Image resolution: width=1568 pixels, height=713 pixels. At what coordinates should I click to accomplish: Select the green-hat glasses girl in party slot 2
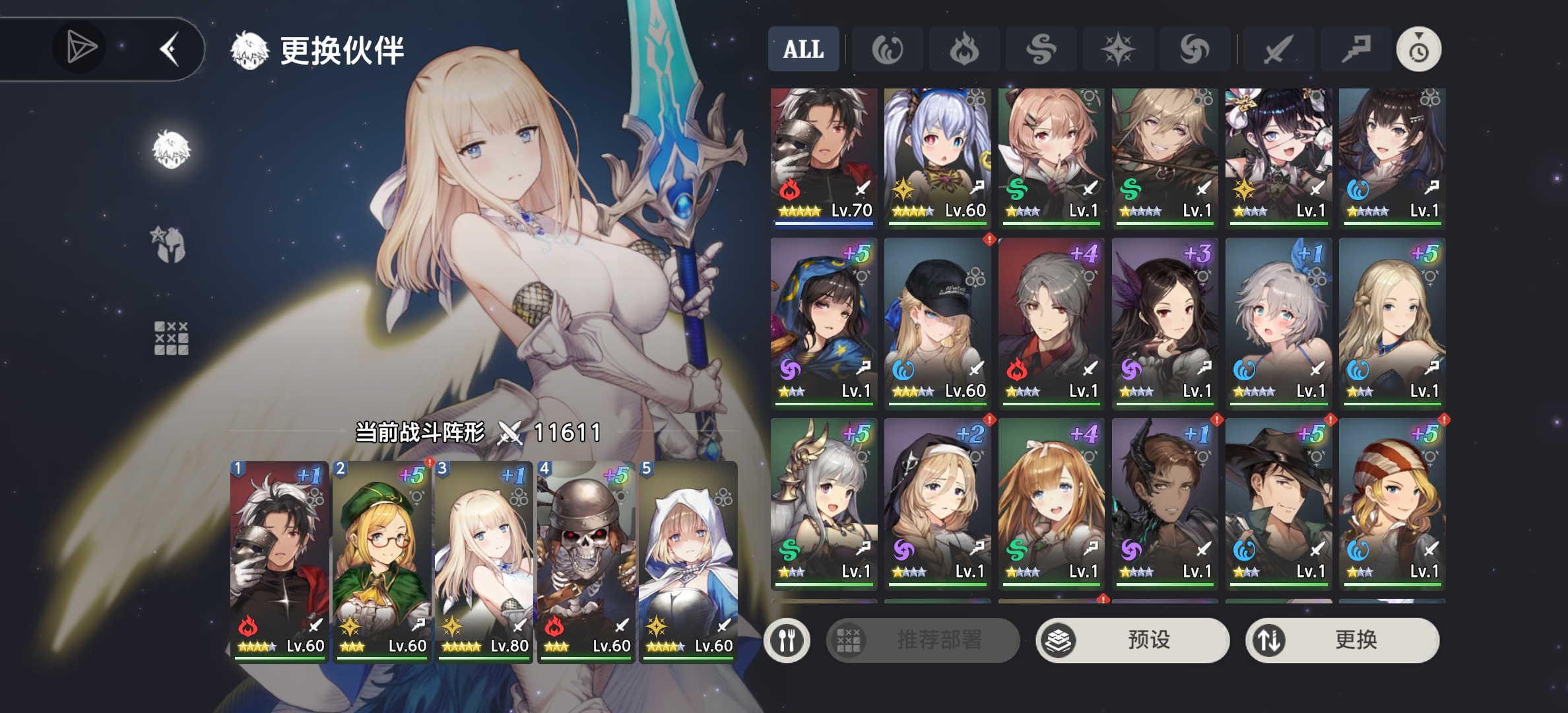pos(381,561)
